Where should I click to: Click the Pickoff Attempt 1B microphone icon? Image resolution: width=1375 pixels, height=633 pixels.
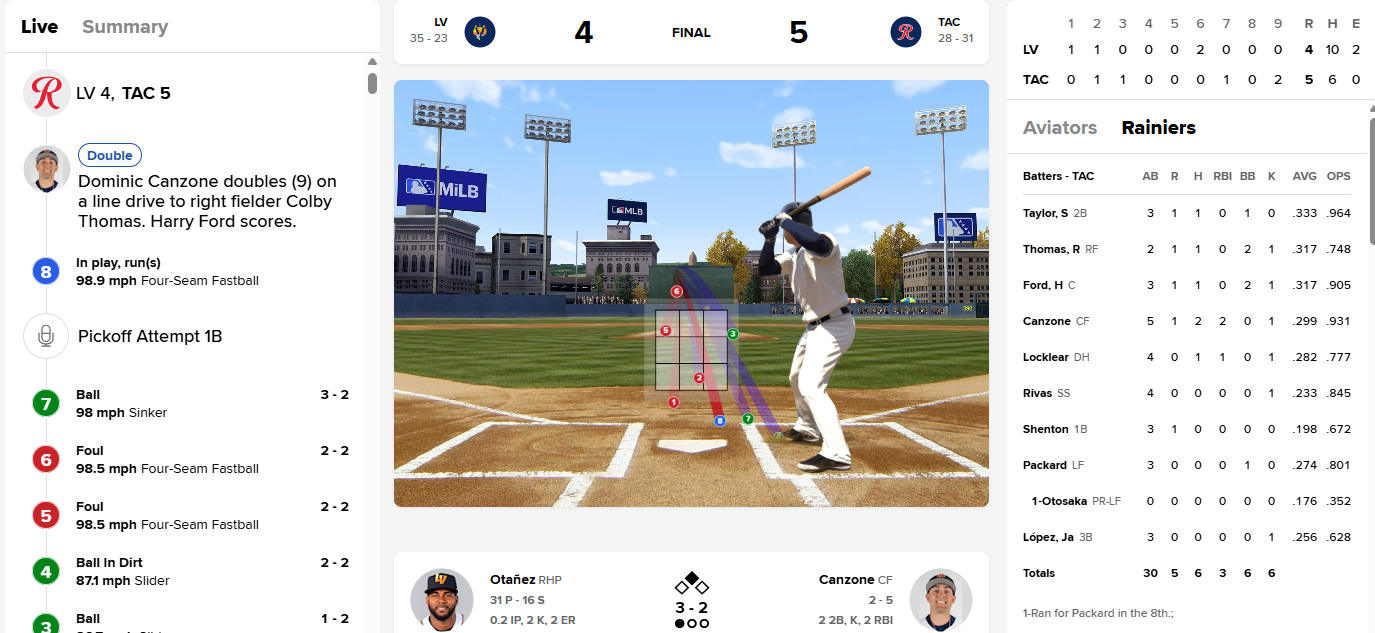46,336
